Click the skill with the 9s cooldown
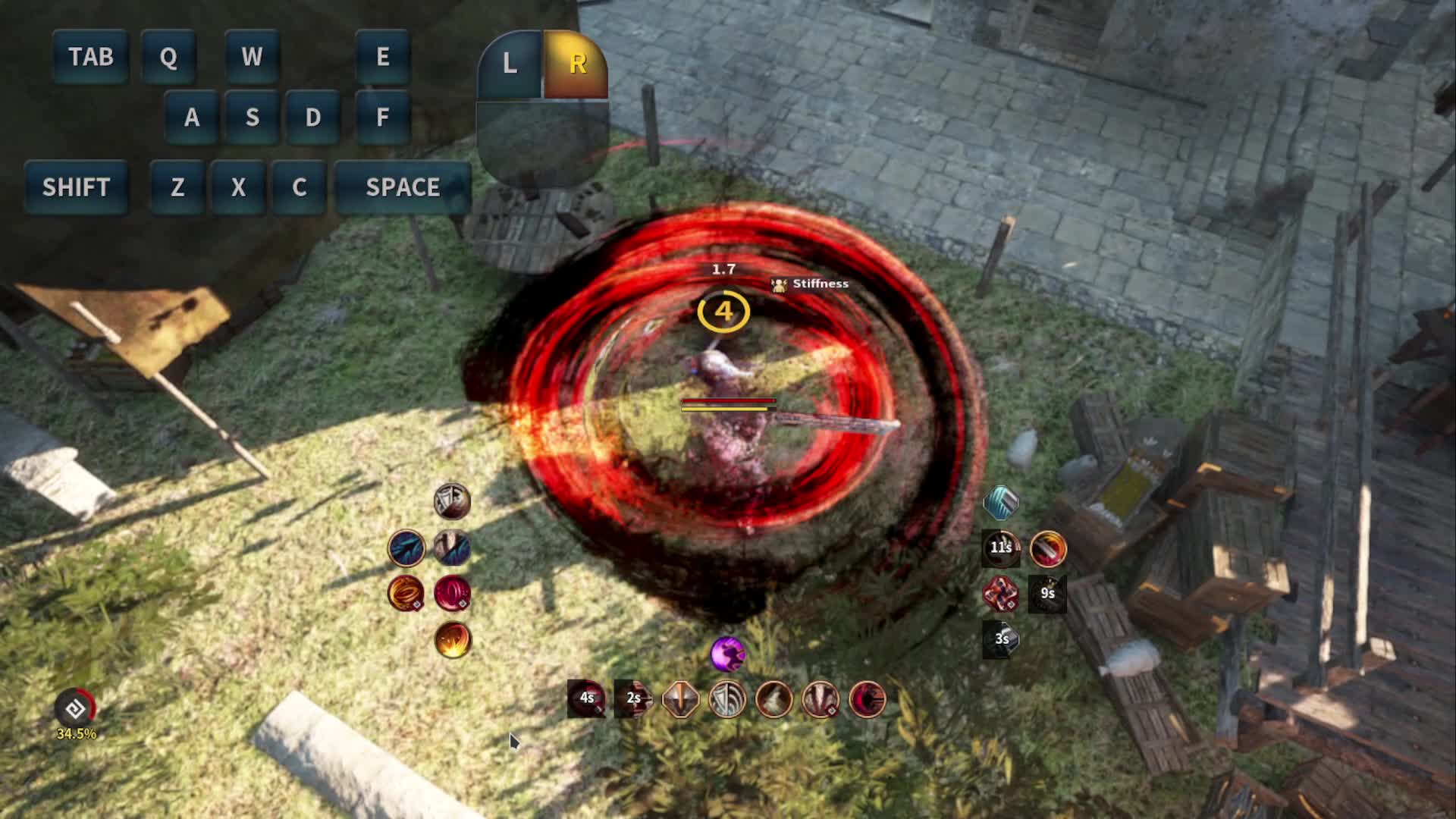Viewport: 1456px width, 819px height. [x=1048, y=593]
